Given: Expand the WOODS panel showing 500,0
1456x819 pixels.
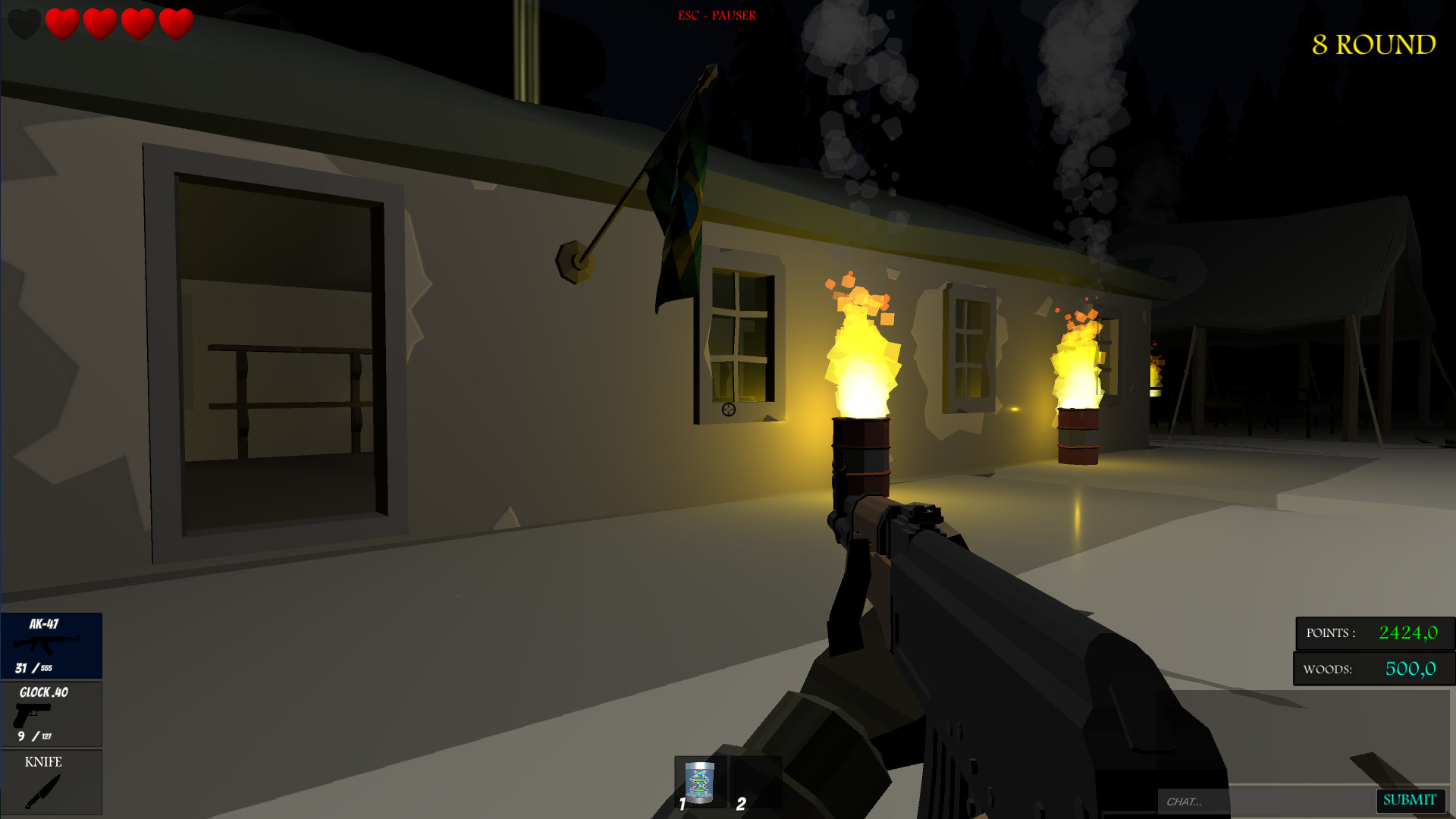Looking at the screenshot, I should [x=1374, y=669].
